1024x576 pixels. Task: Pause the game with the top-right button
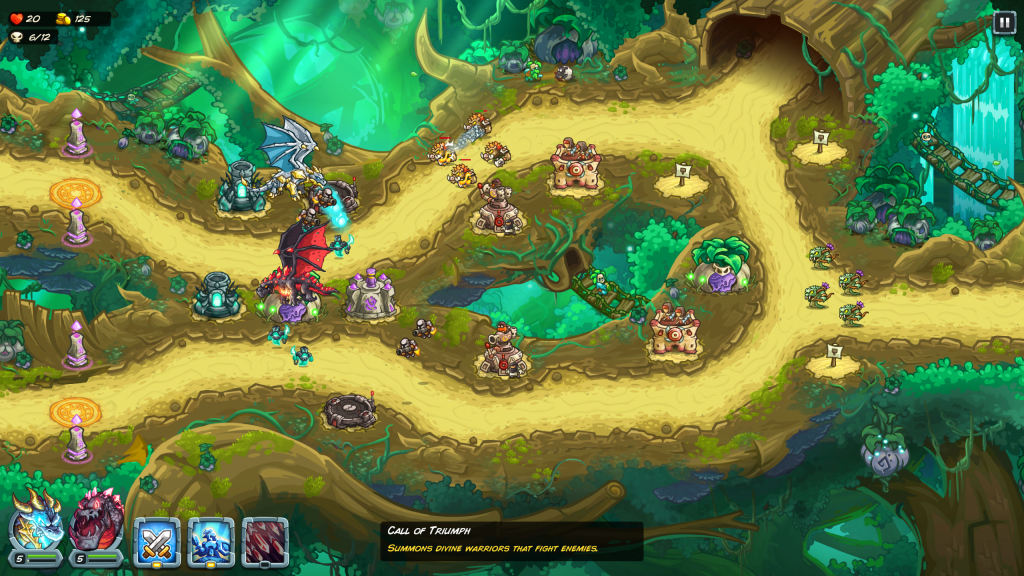click(1004, 22)
